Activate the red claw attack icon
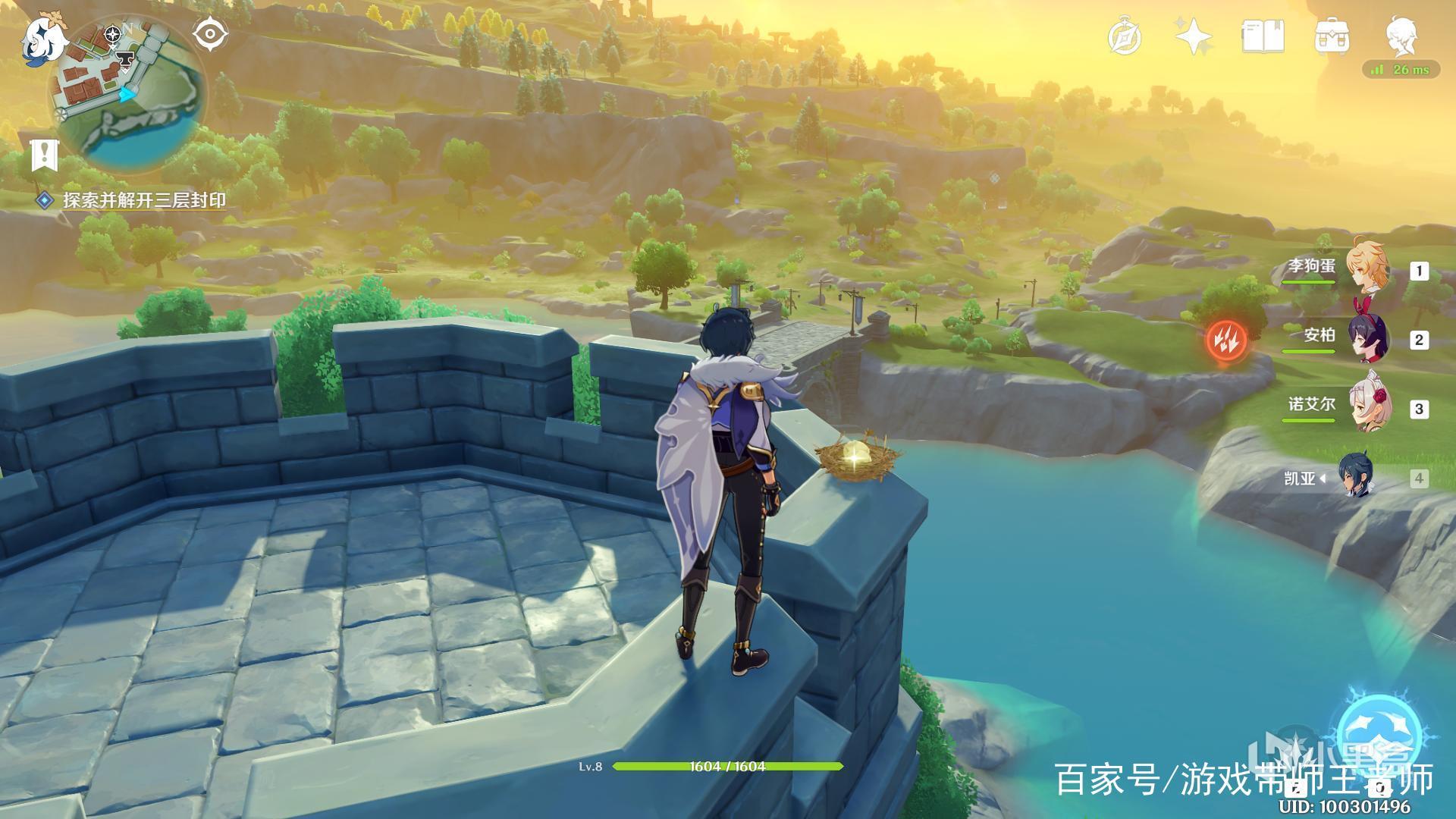Screen dimensions: 1456x819 coord(1226,340)
